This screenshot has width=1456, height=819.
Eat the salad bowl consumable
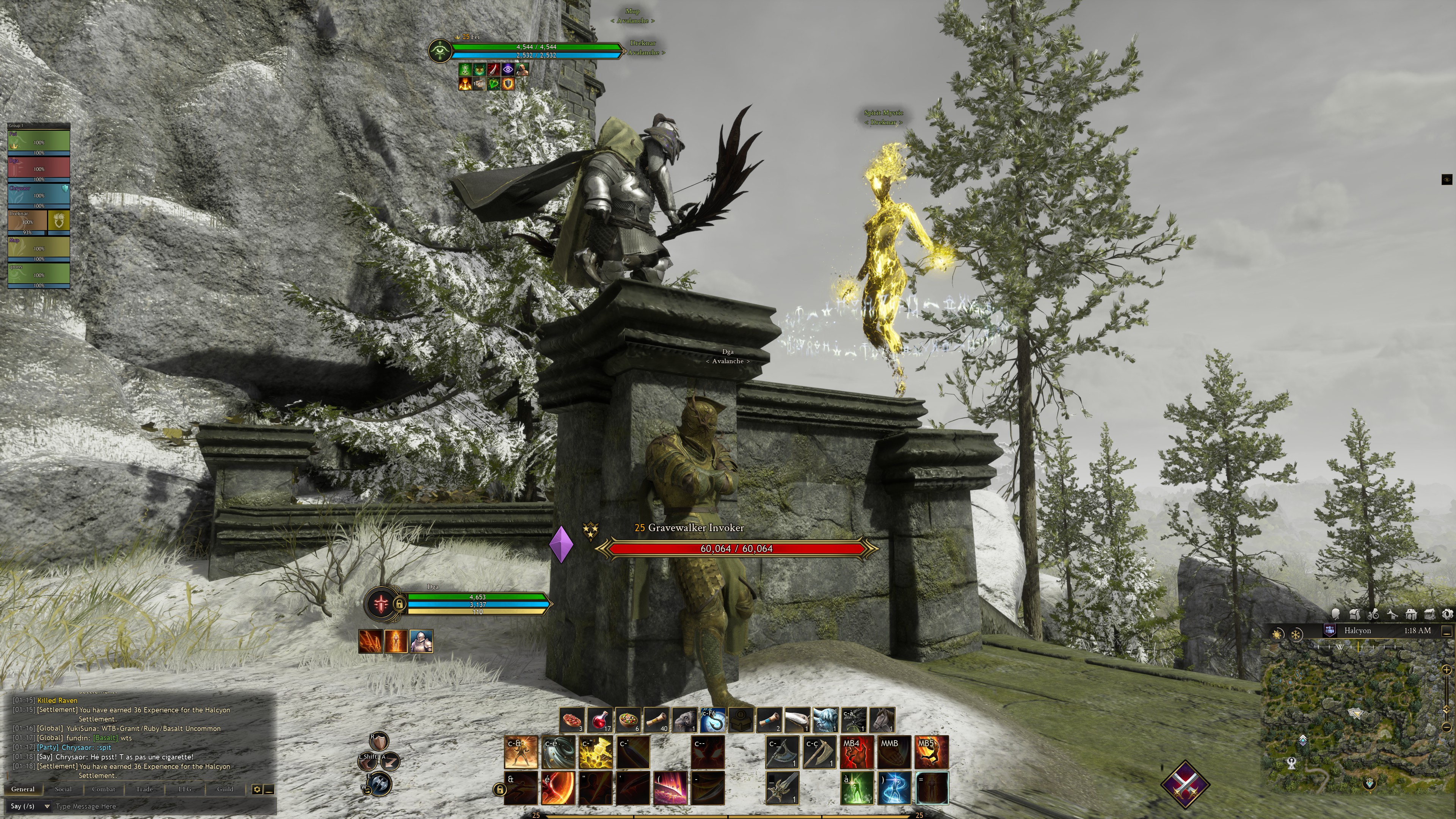tap(629, 720)
